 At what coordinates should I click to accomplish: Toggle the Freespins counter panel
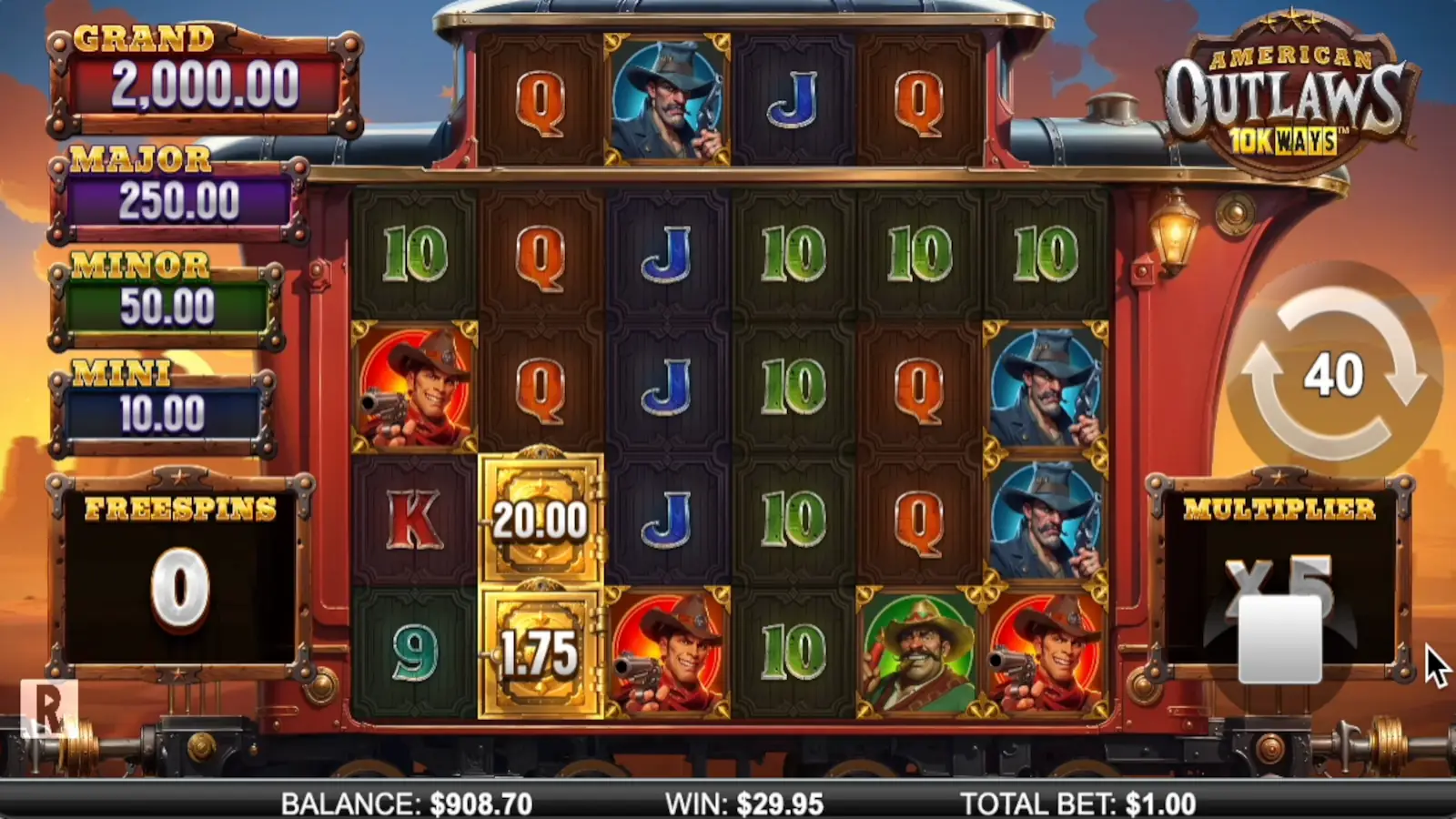pyautogui.click(x=178, y=564)
